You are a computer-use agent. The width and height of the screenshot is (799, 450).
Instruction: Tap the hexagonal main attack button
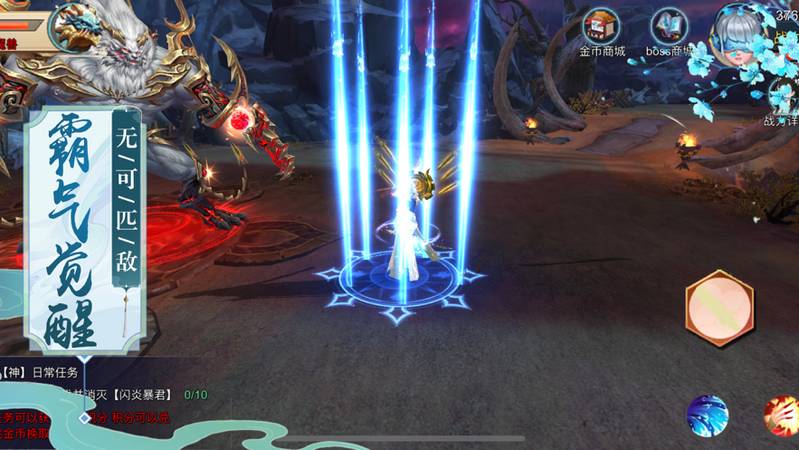click(719, 308)
